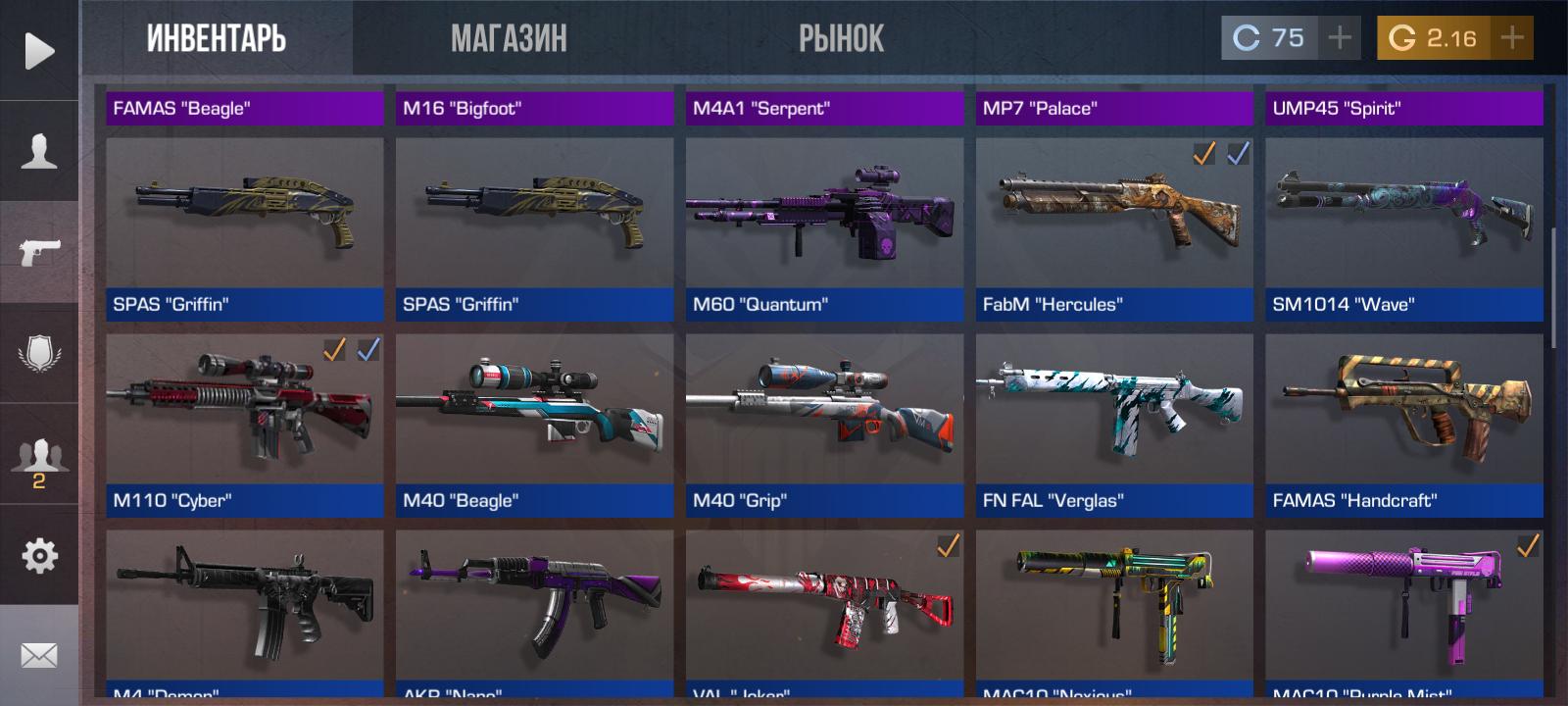Image resolution: width=1568 pixels, height=706 pixels.
Task: Switch to the МАГАЗИН tab
Action: (x=509, y=39)
